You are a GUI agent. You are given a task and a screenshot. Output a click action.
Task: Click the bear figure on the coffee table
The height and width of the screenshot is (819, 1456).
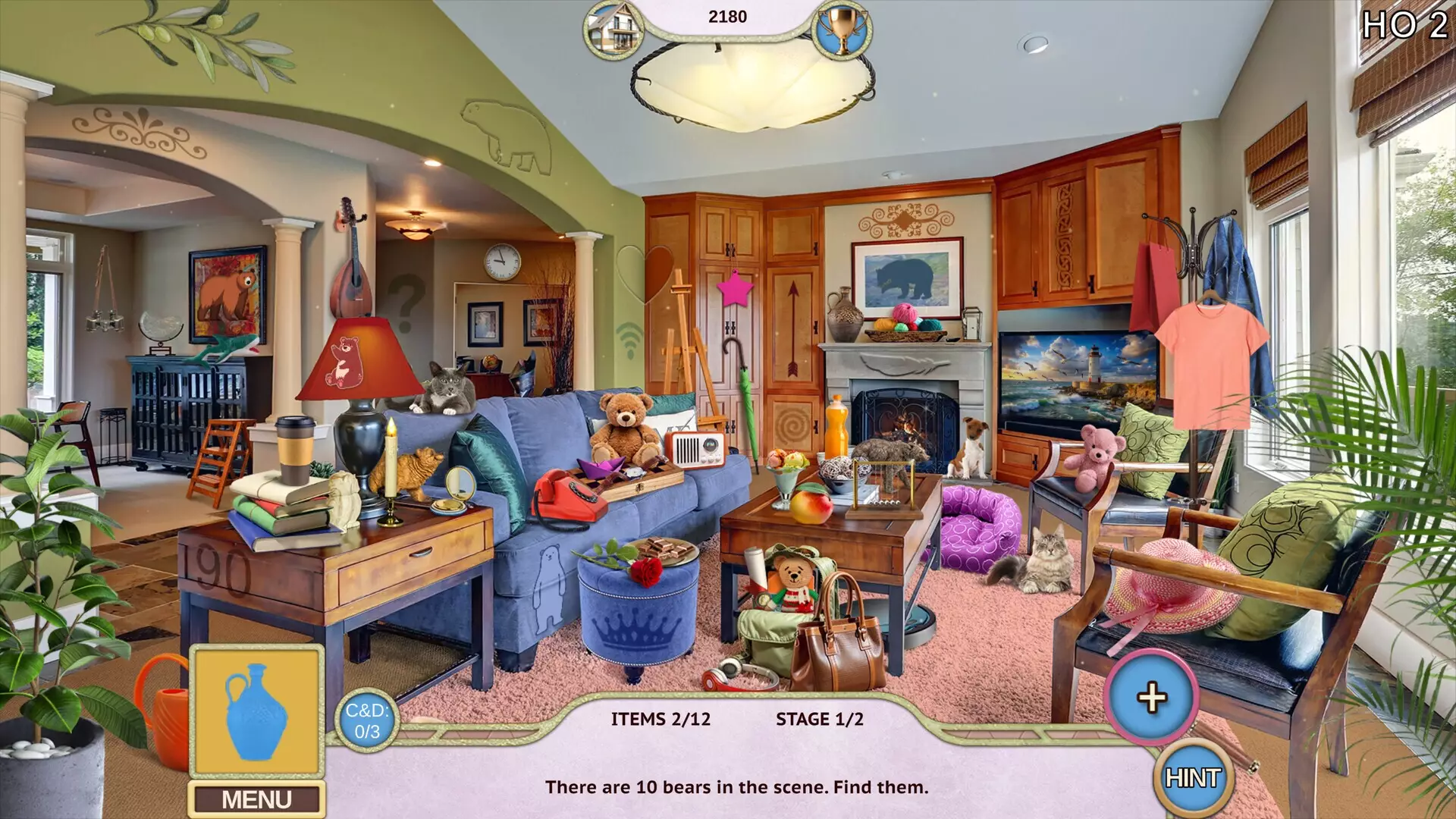[x=889, y=453]
